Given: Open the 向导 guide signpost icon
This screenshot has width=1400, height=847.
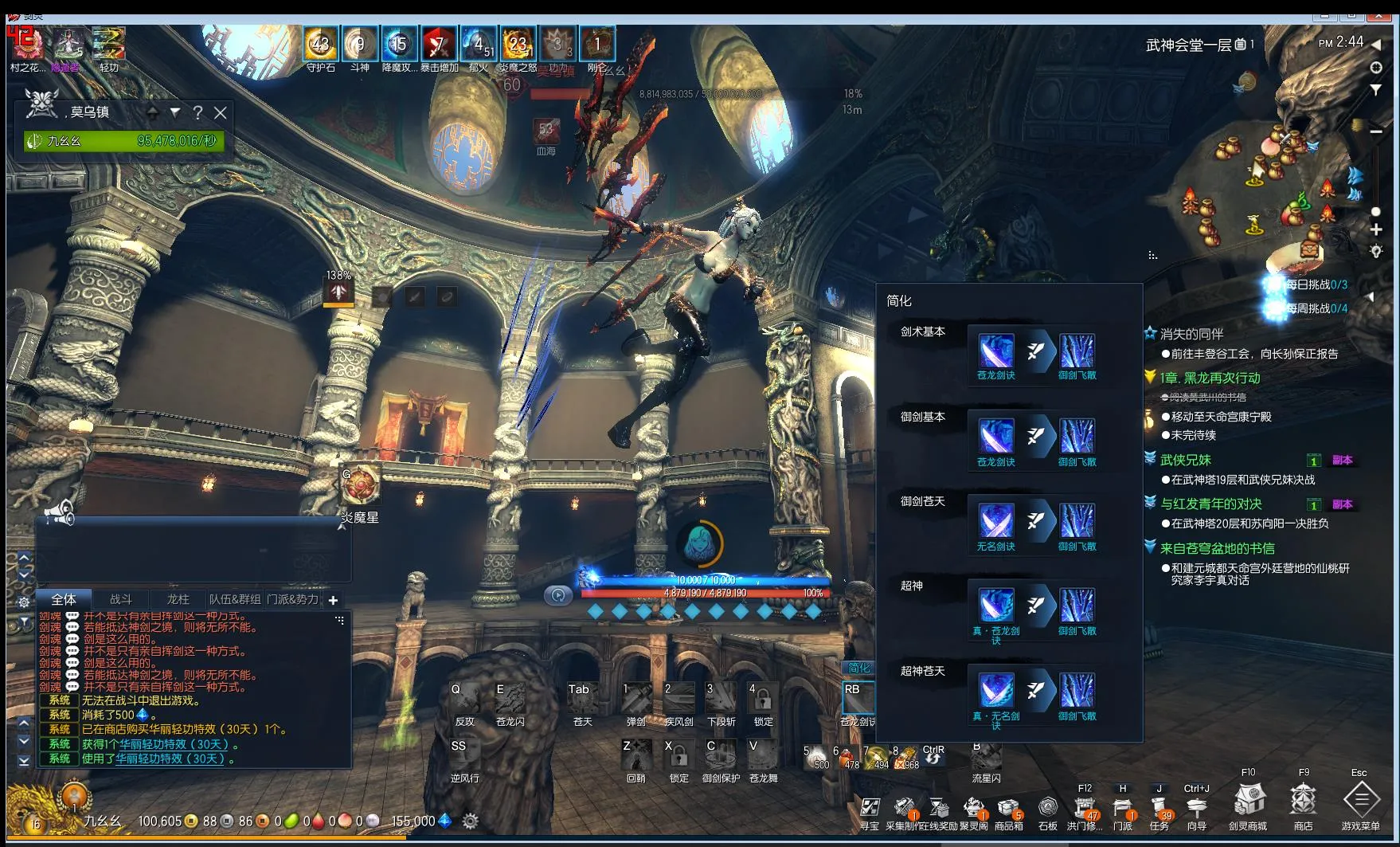Looking at the screenshot, I should click(1196, 807).
